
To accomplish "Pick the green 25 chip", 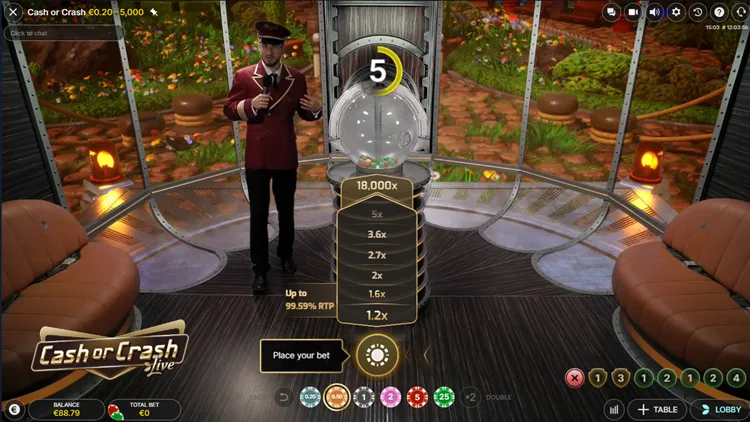I will point(442,397).
